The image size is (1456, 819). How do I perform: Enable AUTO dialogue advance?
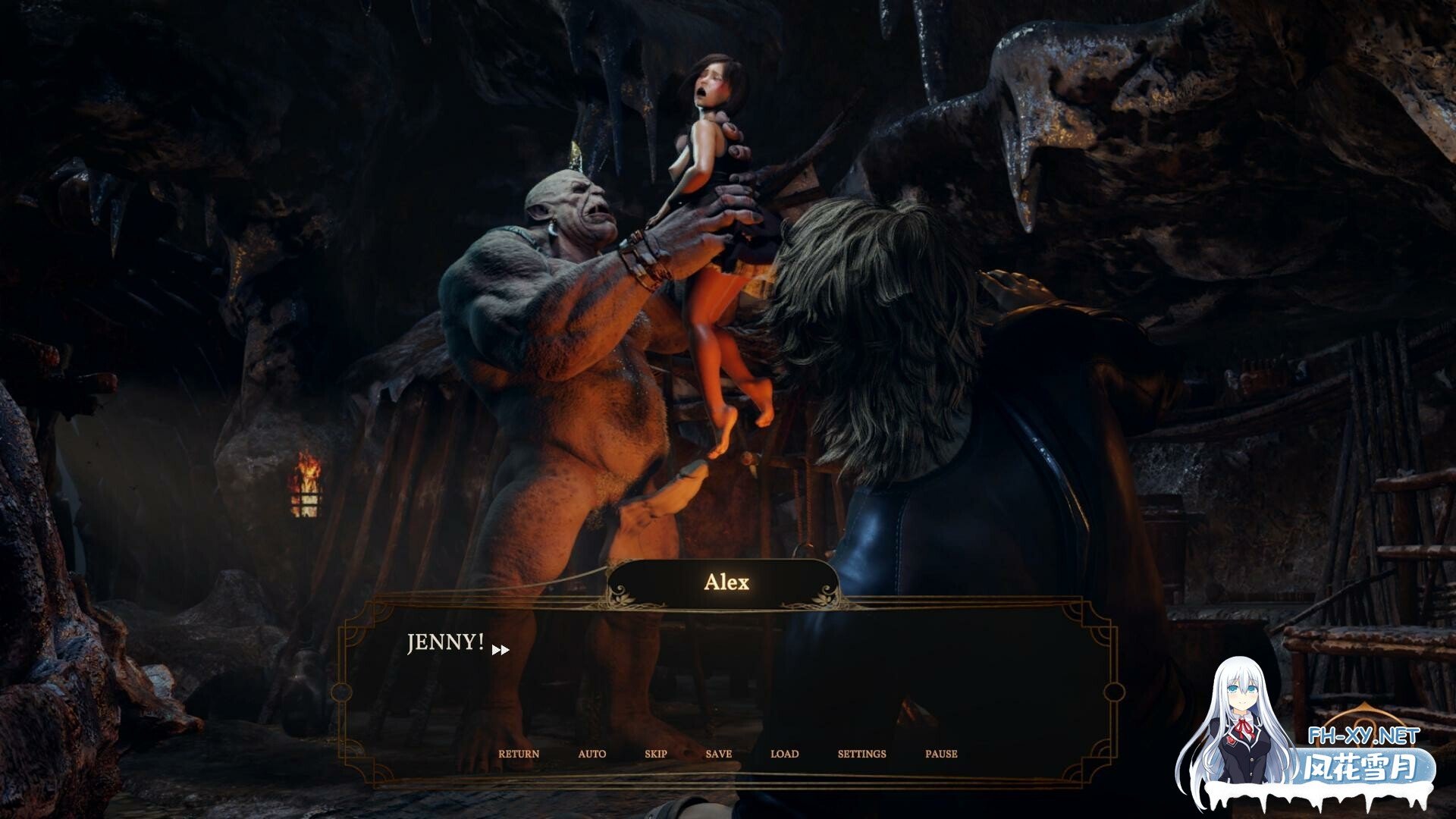click(591, 754)
